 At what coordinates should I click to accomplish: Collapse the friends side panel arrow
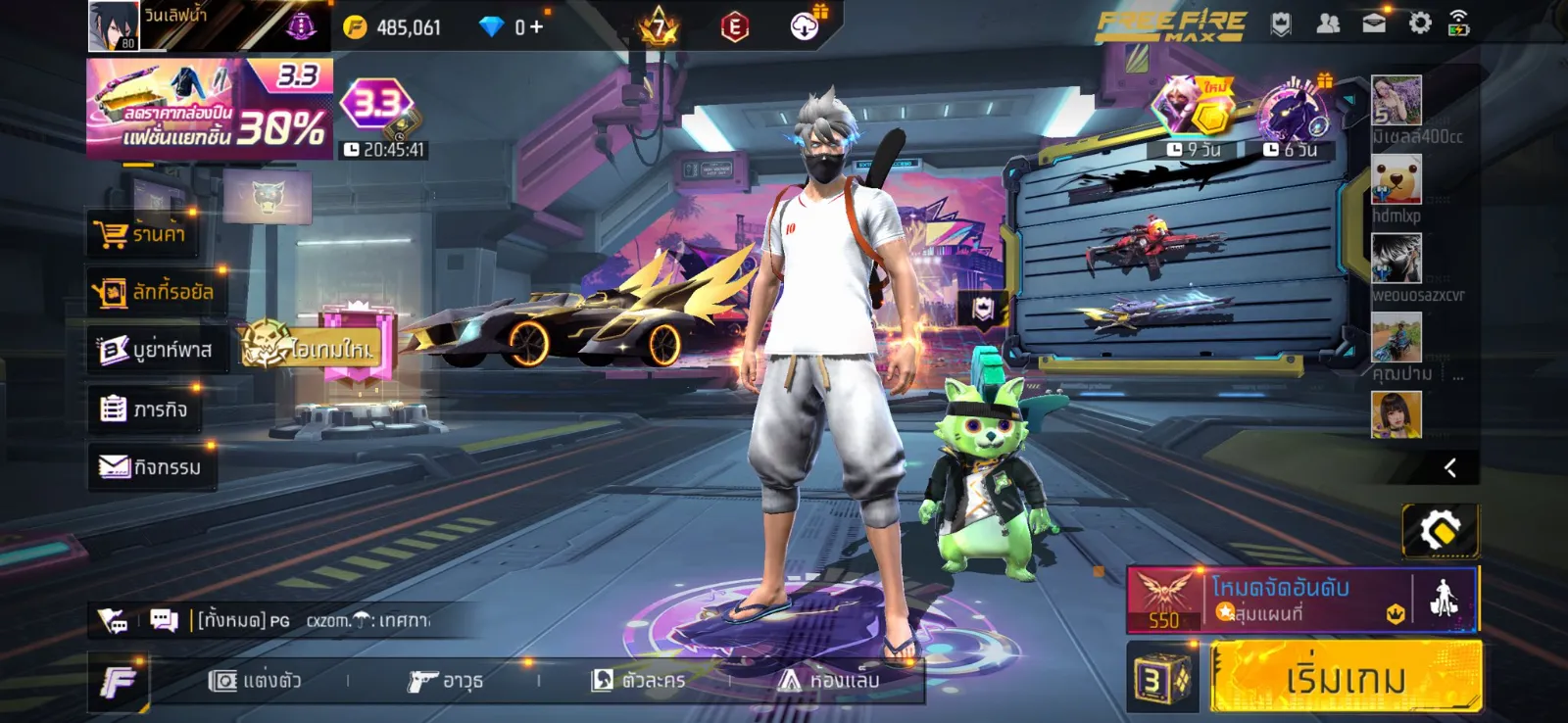(1449, 468)
